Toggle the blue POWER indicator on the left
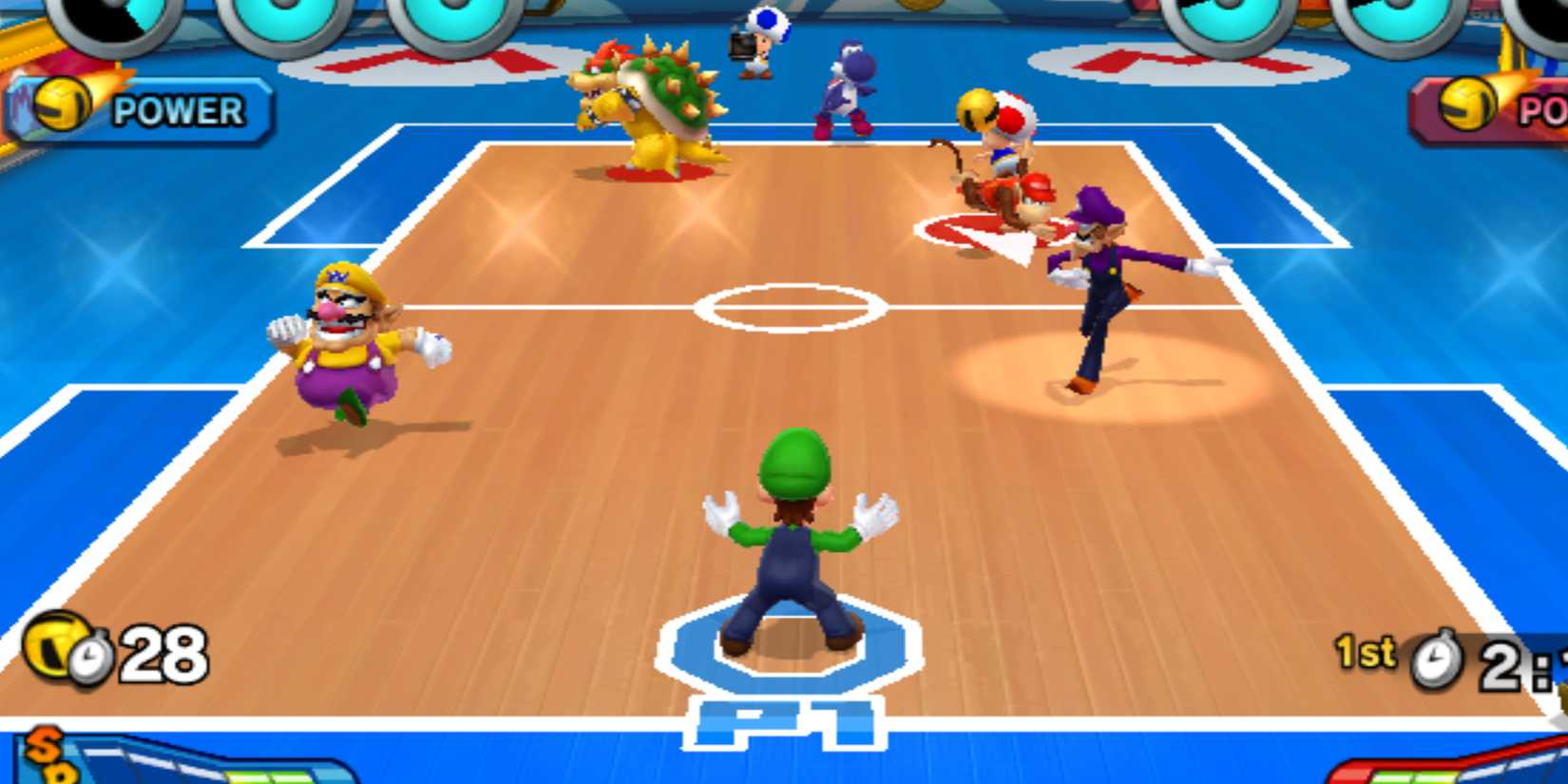This screenshot has width=1568, height=784. coord(143,107)
